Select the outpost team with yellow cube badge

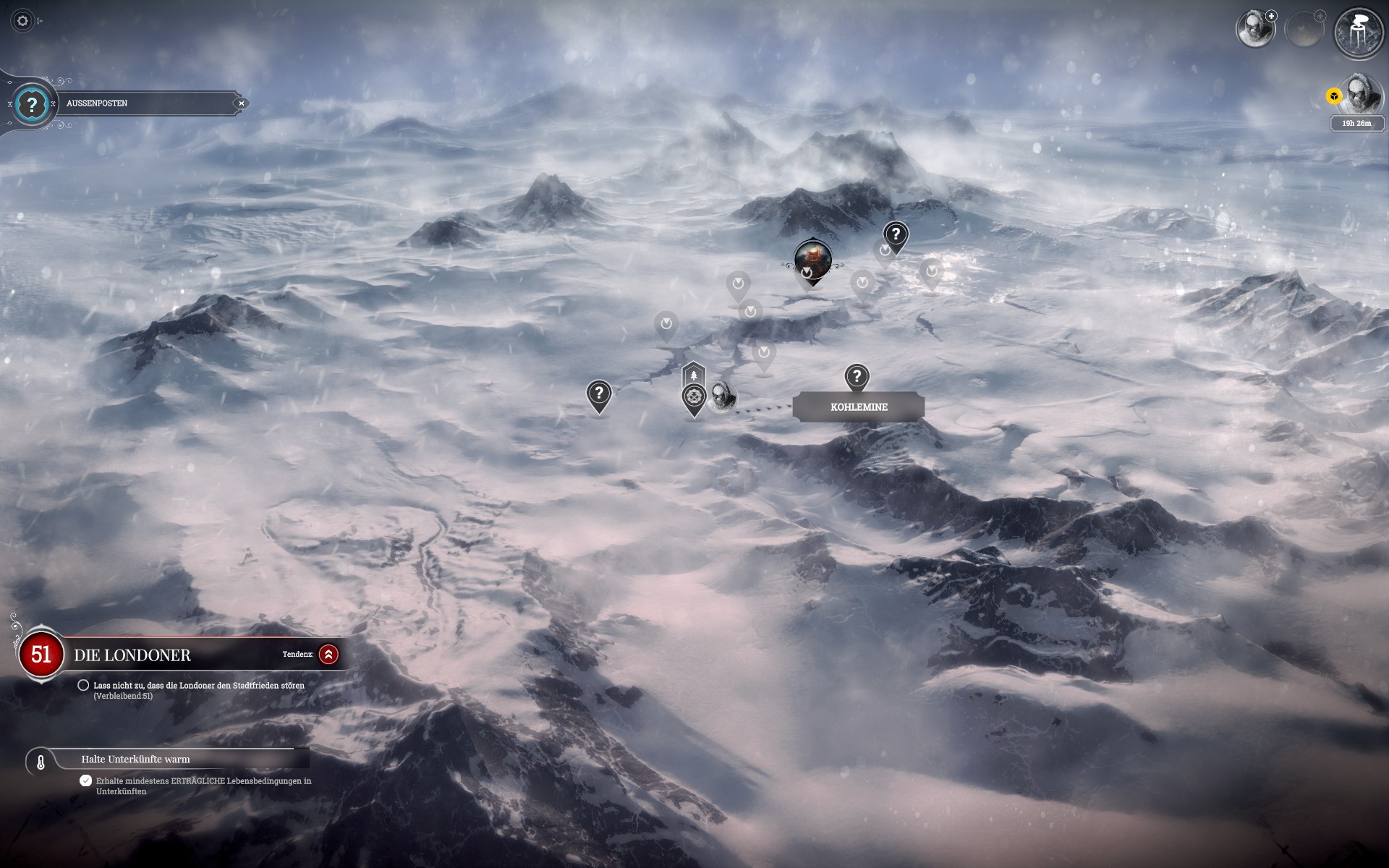coord(1357,95)
